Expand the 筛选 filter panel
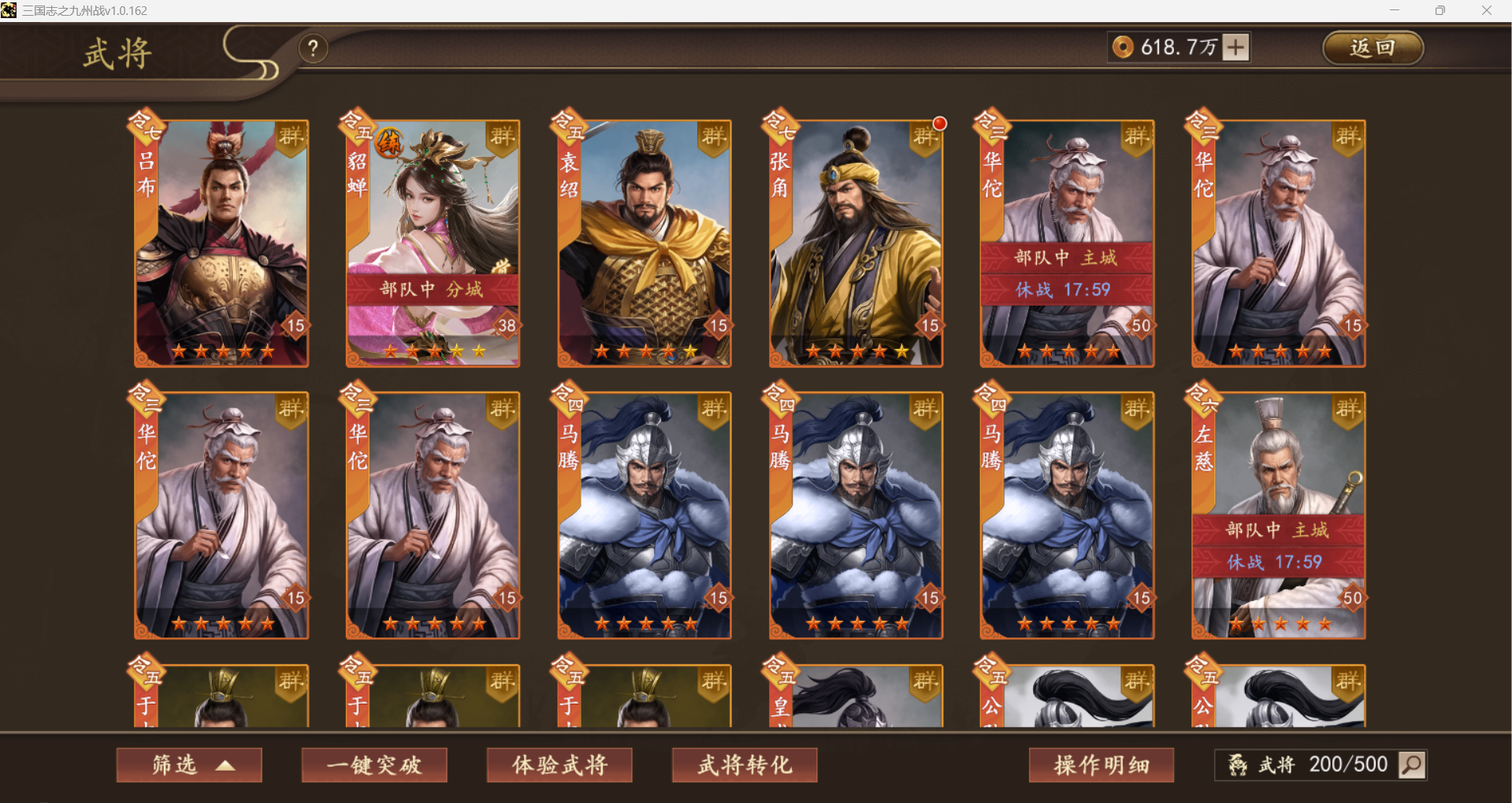This screenshot has height=803, width=1512. point(188,764)
